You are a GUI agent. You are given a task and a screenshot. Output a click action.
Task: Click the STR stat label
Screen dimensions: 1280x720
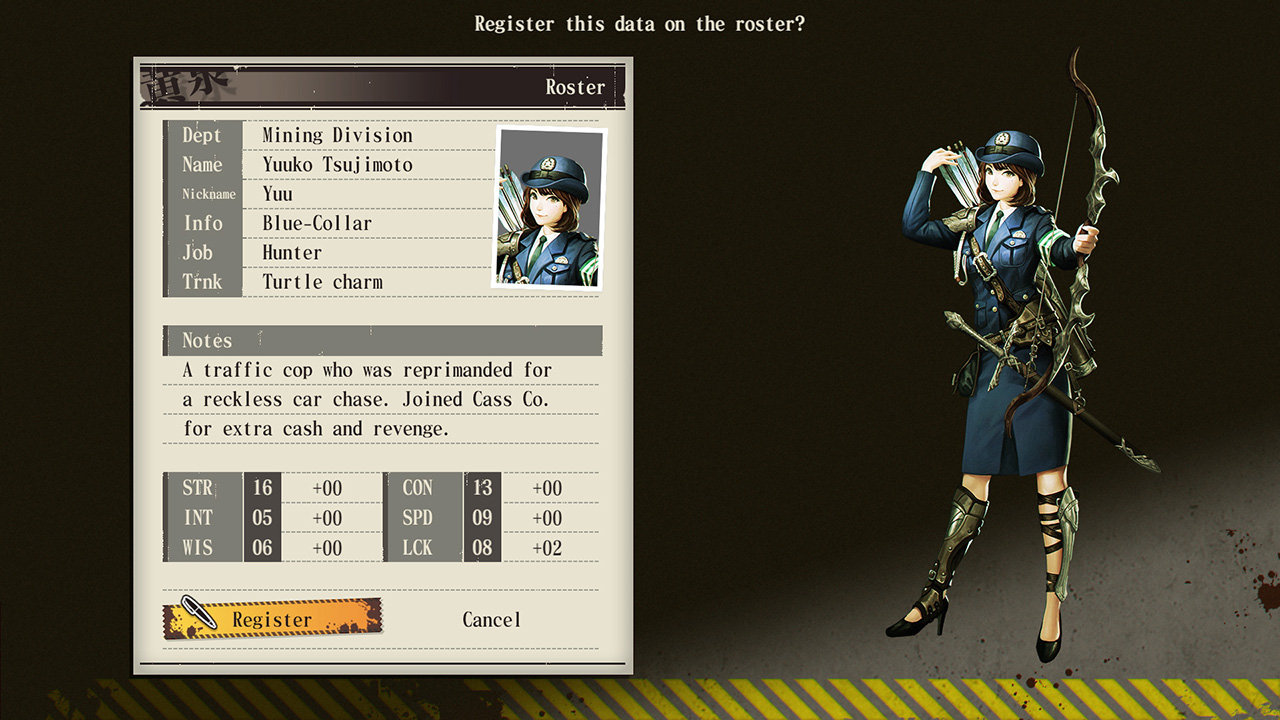(x=197, y=488)
